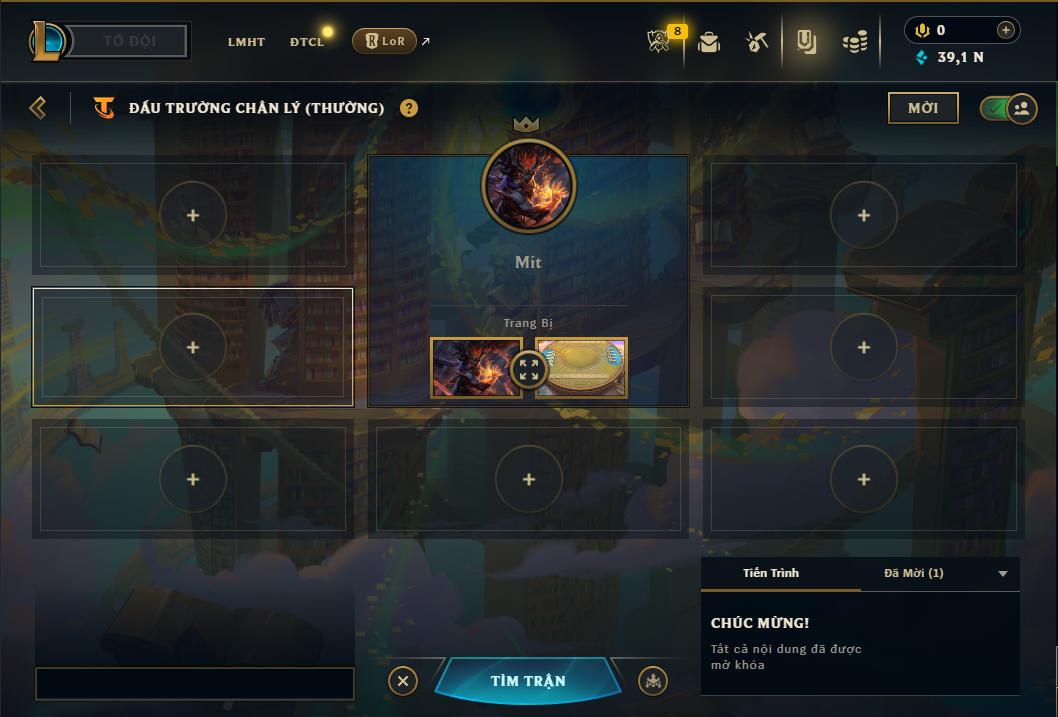Click the TÌM TRẬN find match button
Image resolution: width=1058 pixels, height=717 pixels.
pyautogui.click(x=527, y=681)
